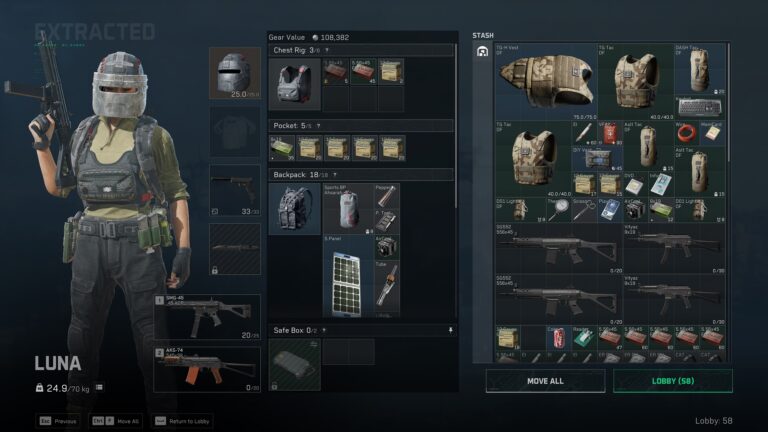Screen dimensions: 768x432
Task: Open the stash tab icon under STASH
Action: 482,51
